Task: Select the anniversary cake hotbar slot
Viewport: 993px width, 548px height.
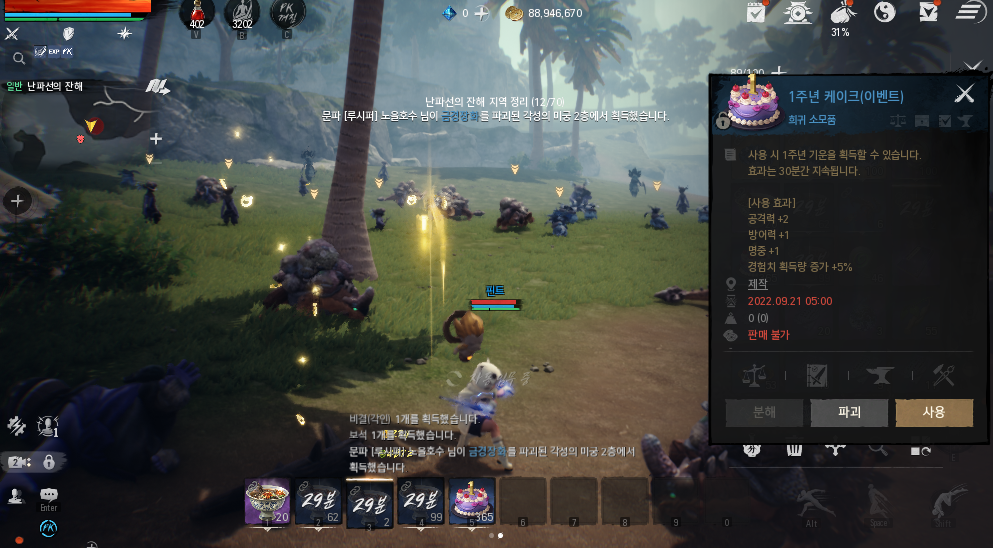Action: (471, 499)
